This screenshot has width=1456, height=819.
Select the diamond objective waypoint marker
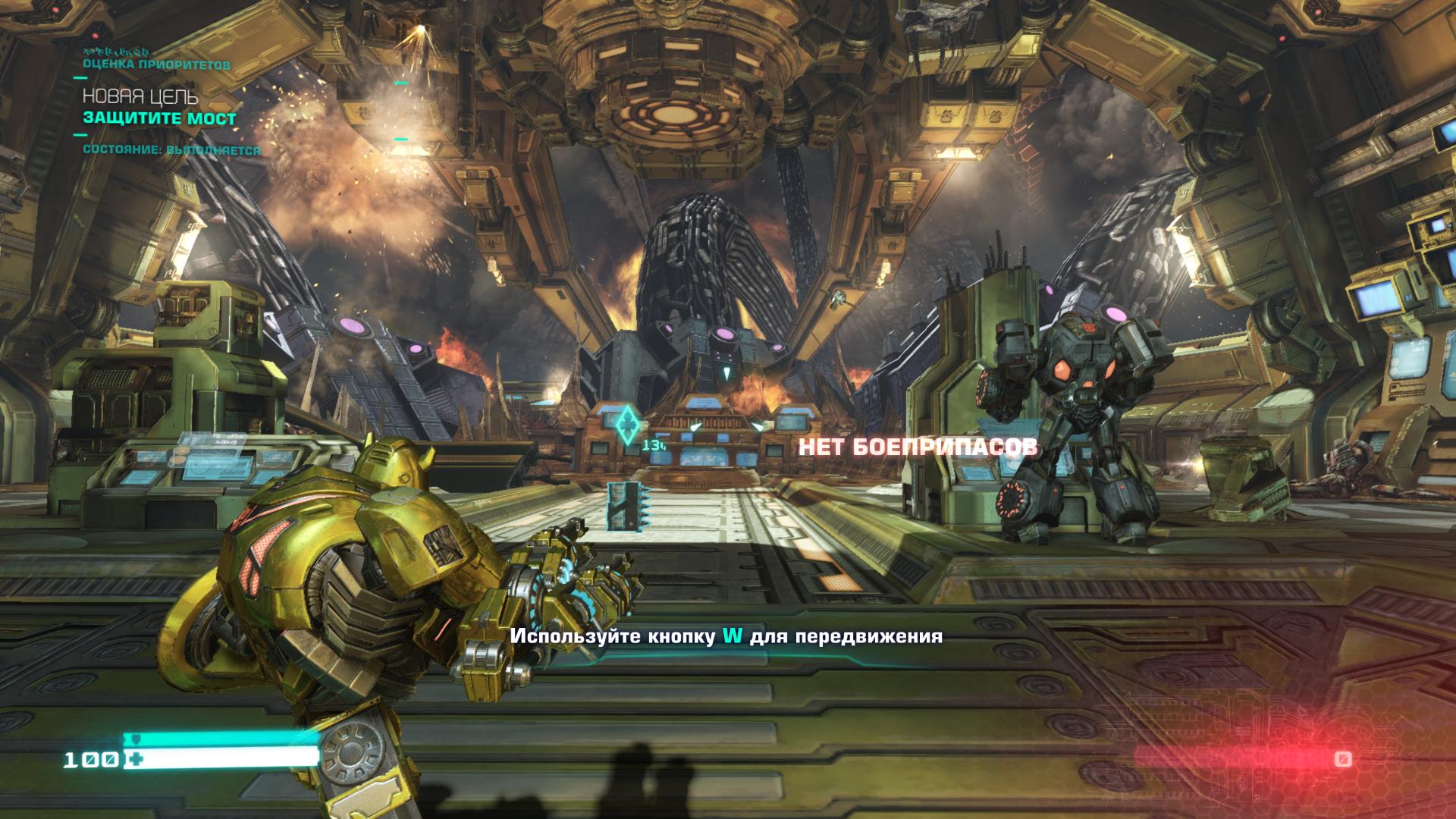627,425
